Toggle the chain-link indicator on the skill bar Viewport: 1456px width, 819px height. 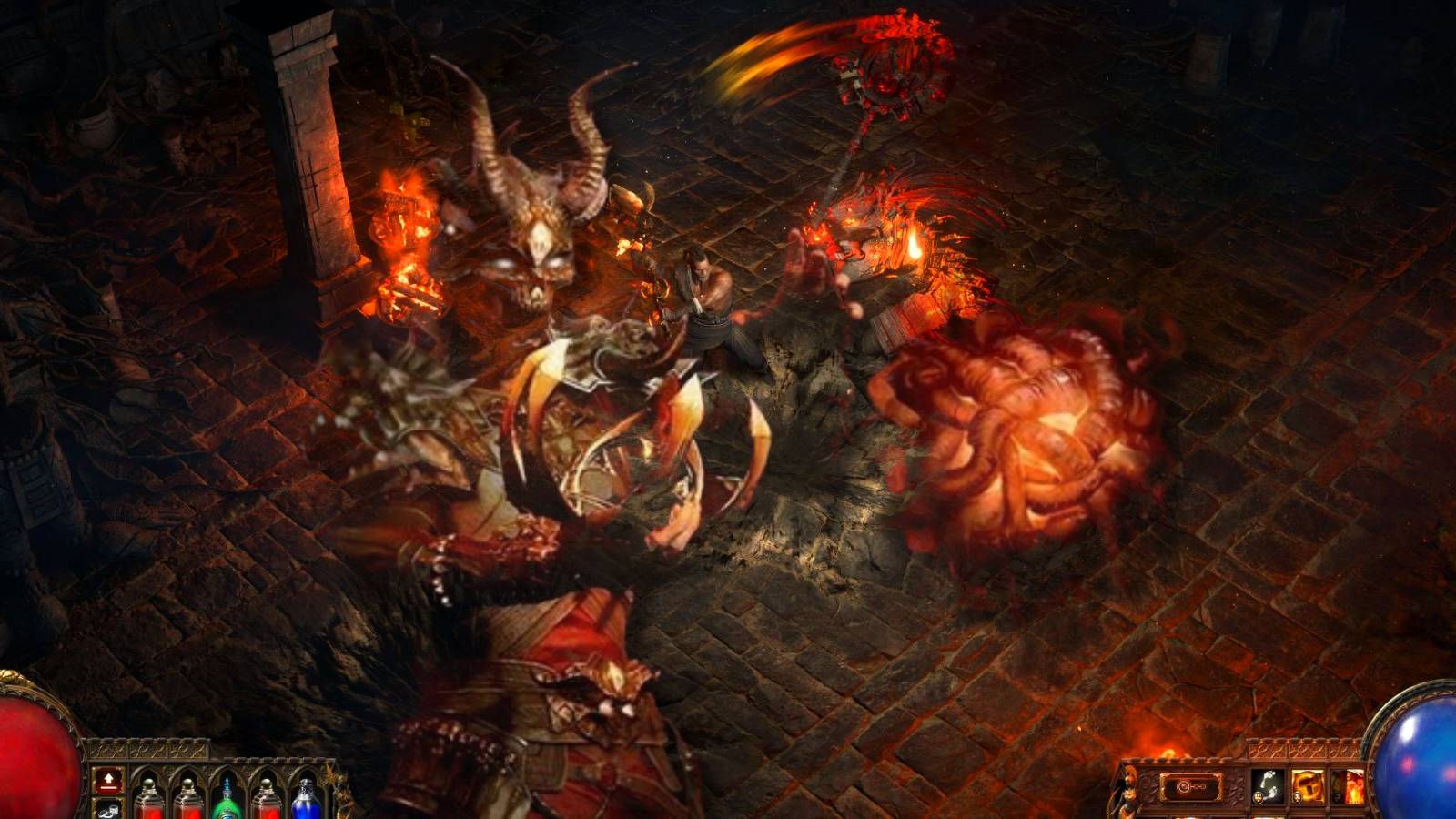pos(1189,786)
